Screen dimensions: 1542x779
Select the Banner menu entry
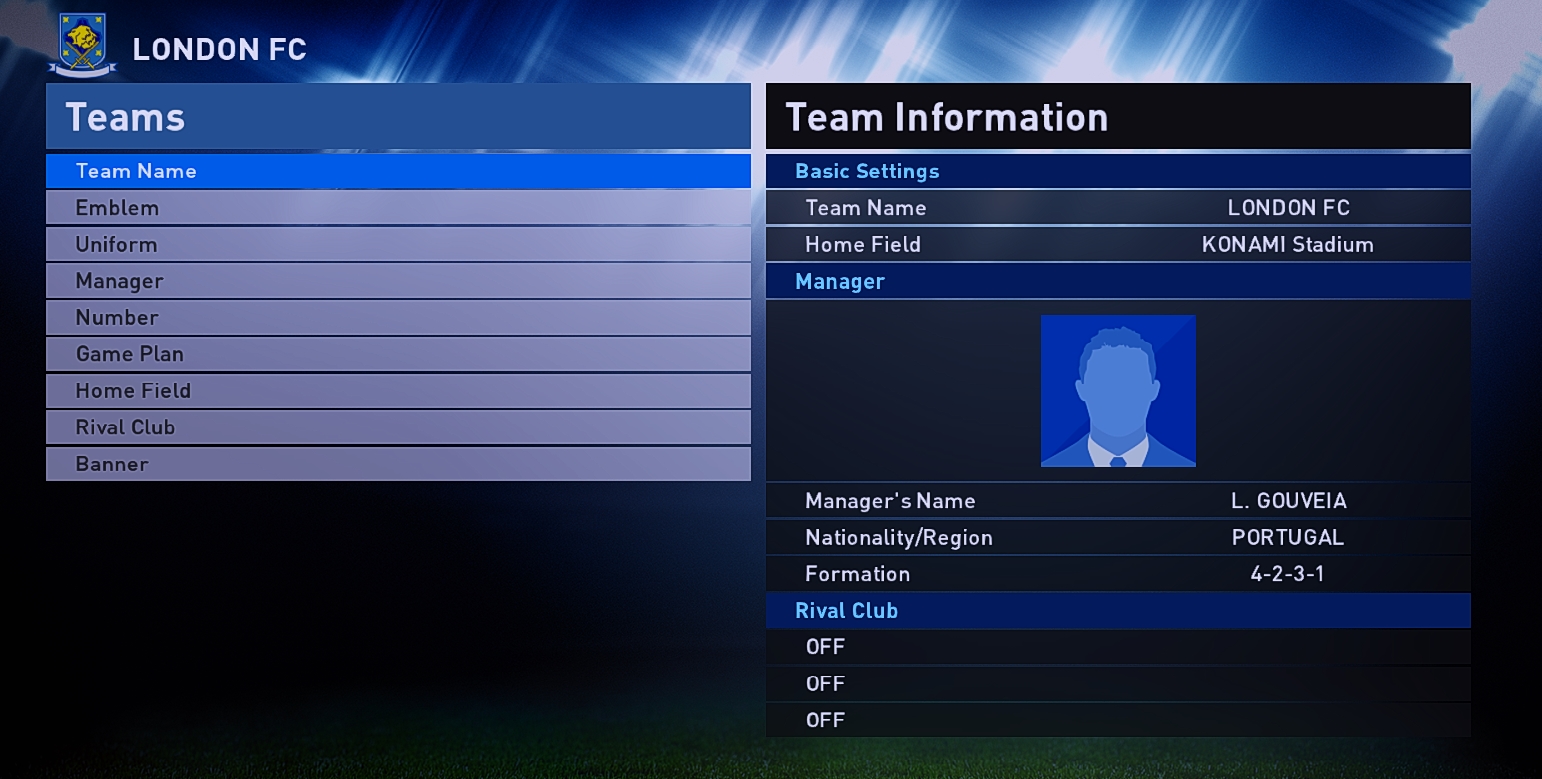pyautogui.click(x=398, y=464)
